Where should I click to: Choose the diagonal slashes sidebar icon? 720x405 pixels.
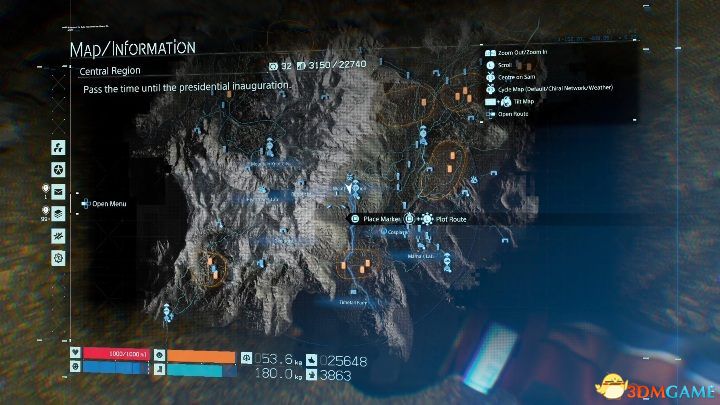(58, 235)
